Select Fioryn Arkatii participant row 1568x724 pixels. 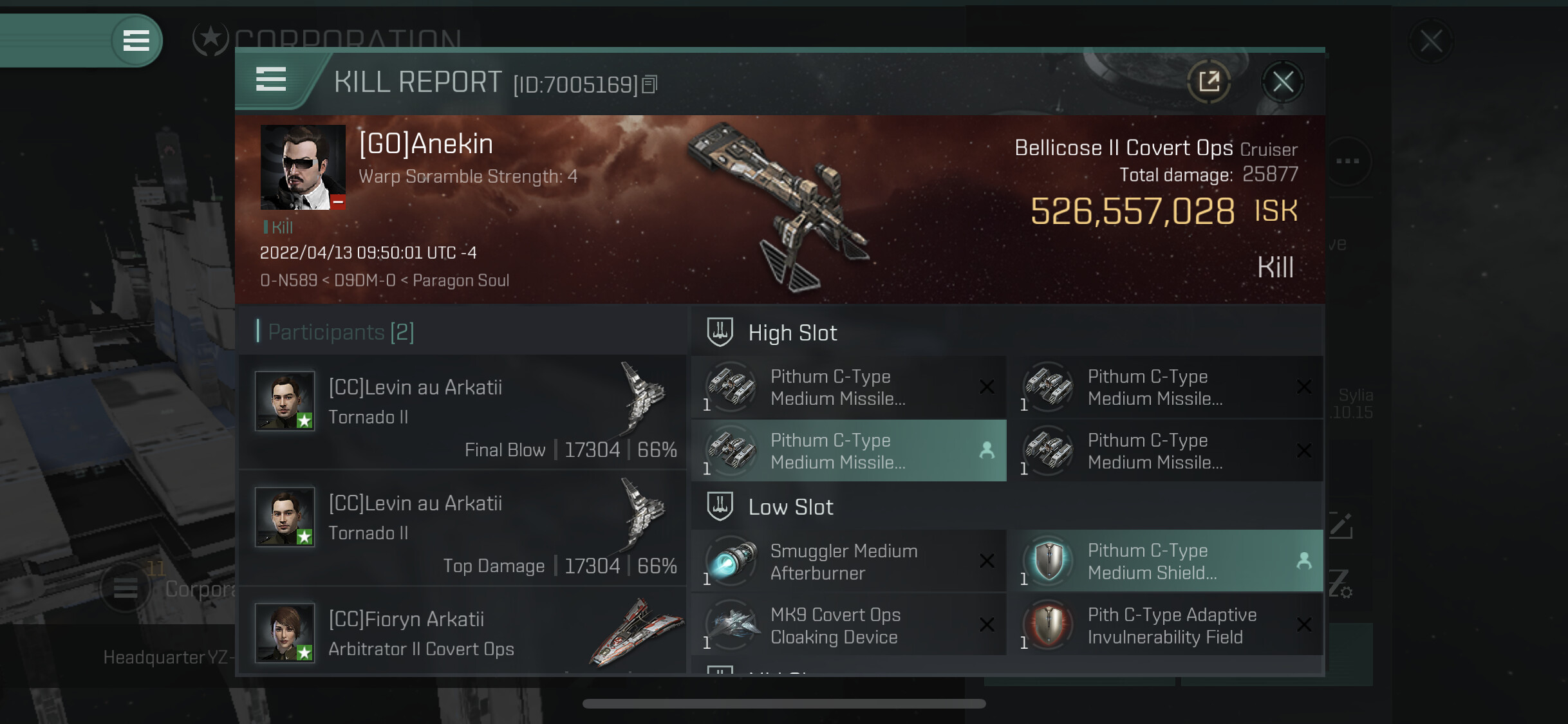coord(462,633)
